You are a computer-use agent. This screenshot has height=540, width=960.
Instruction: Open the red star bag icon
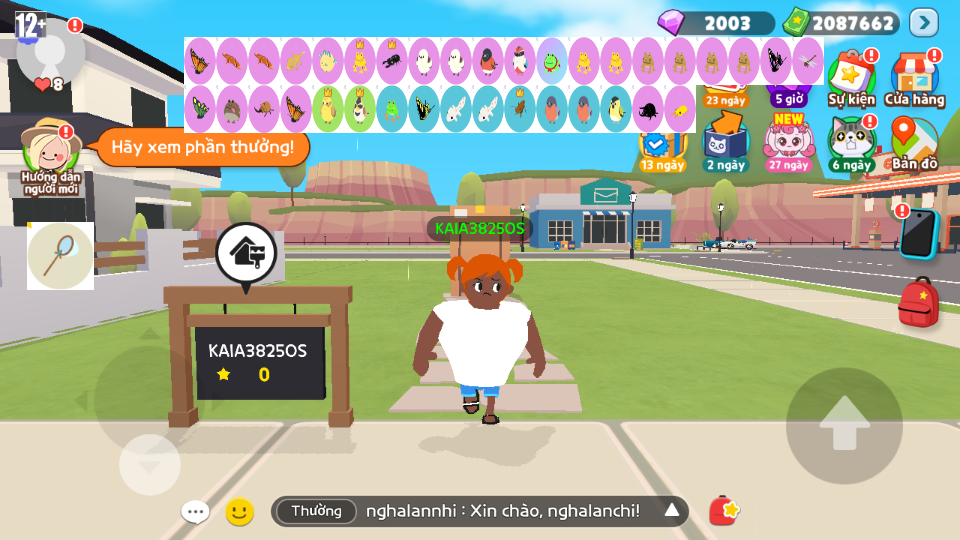click(x=724, y=511)
